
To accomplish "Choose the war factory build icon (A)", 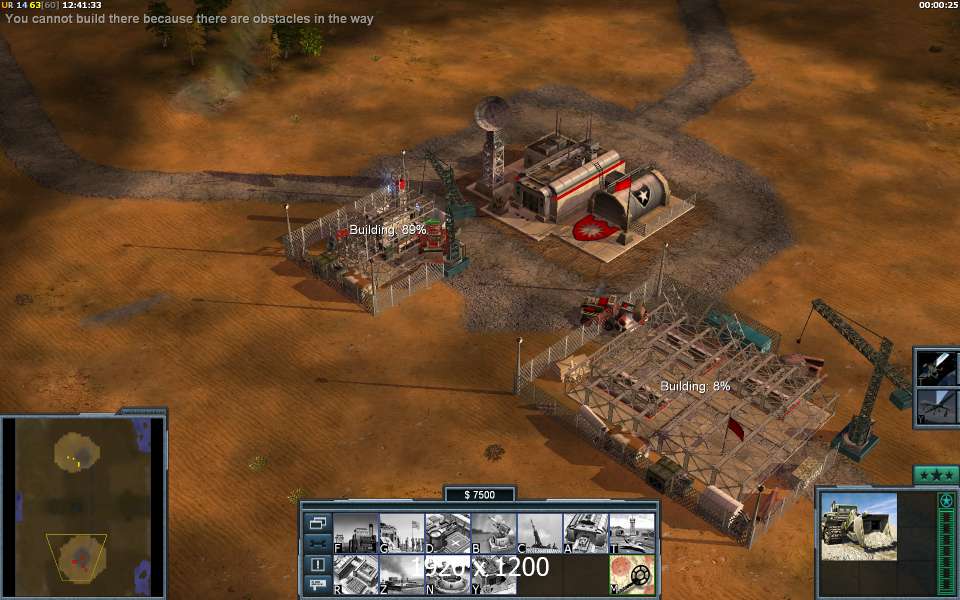I will (585, 533).
